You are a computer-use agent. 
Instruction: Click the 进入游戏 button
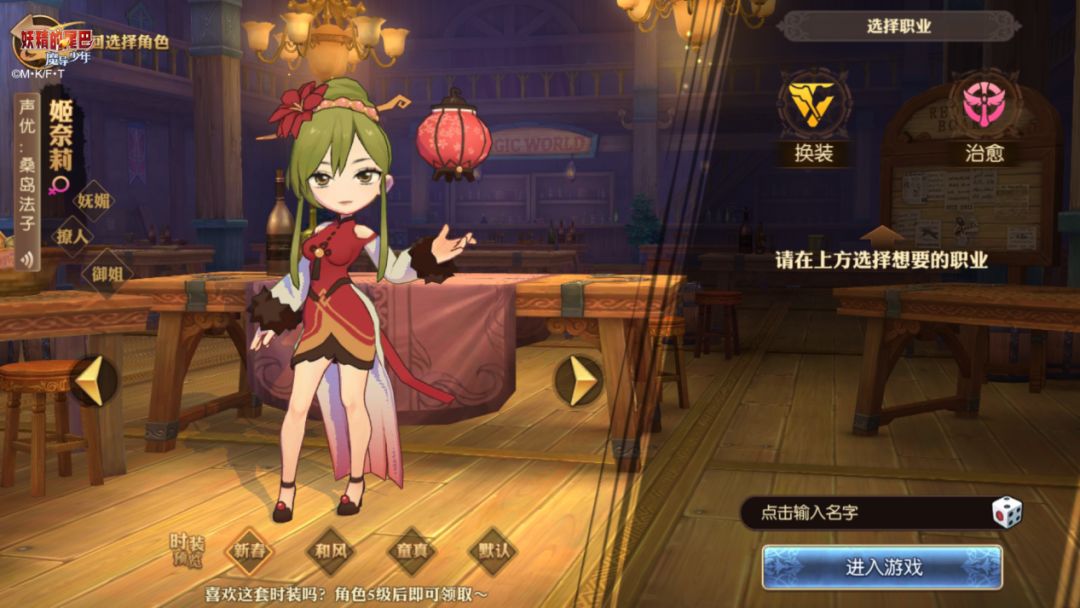(882, 567)
